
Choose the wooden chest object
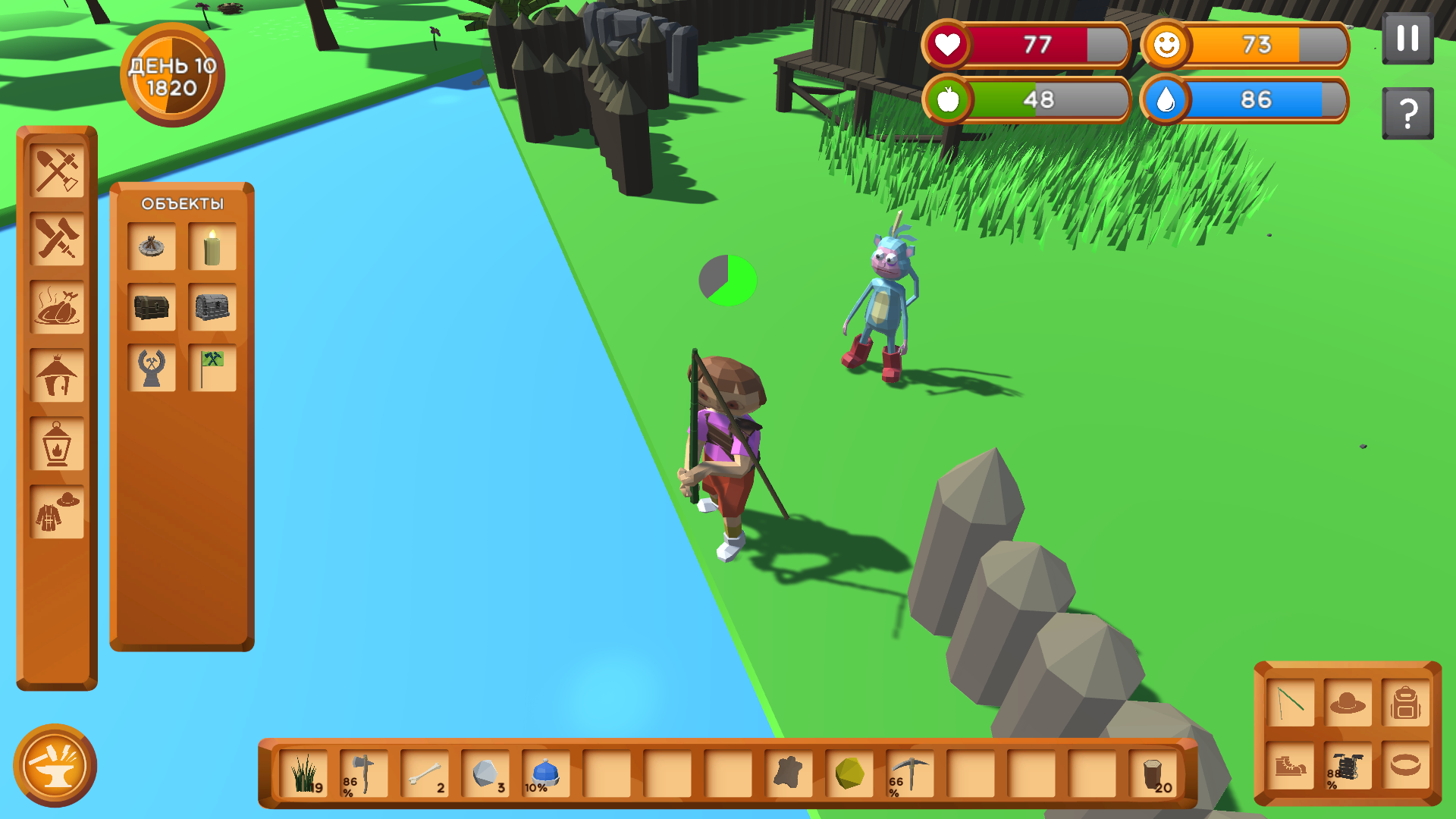tap(152, 306)
